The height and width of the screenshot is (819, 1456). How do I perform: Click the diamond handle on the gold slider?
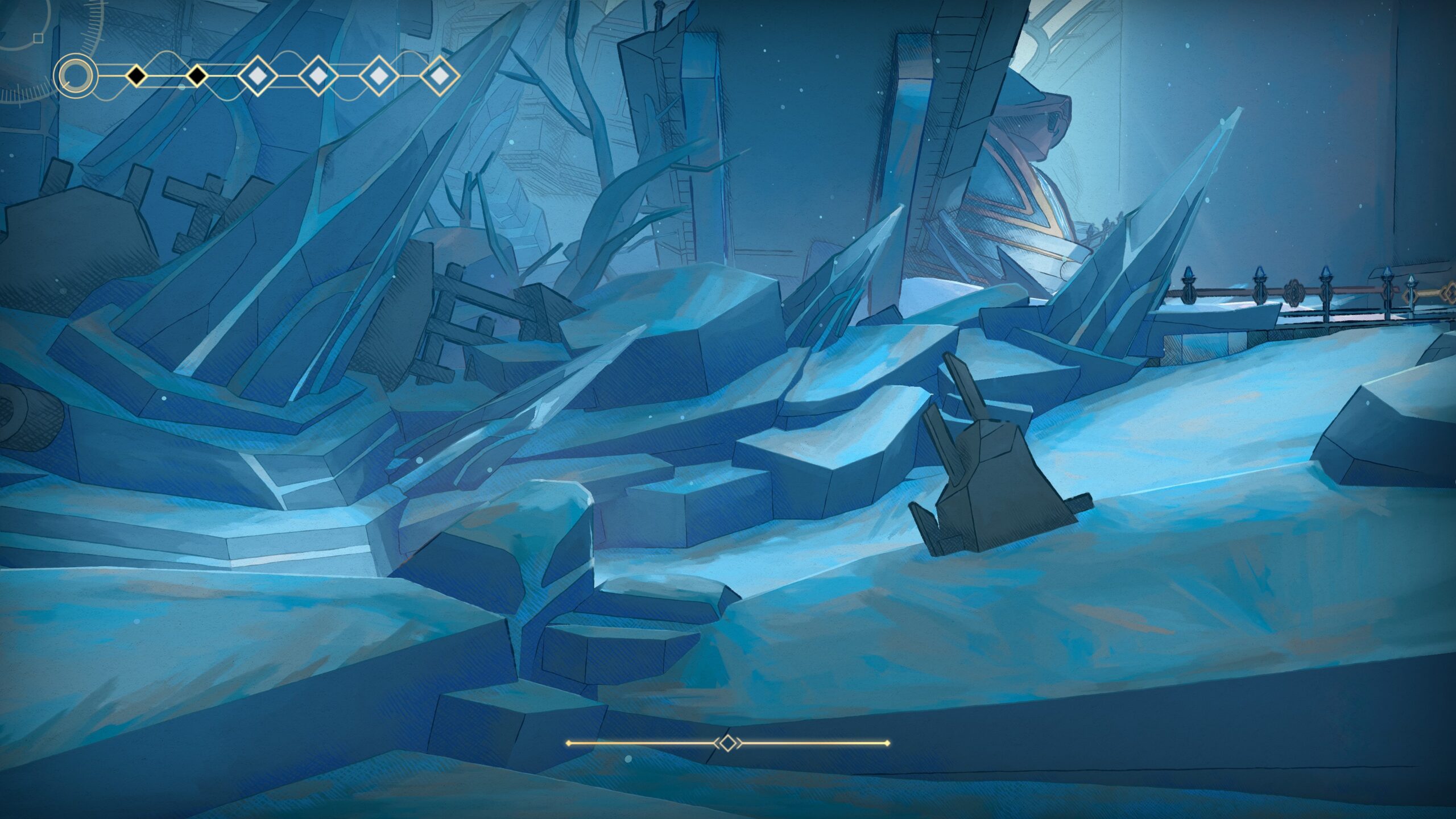727,743
